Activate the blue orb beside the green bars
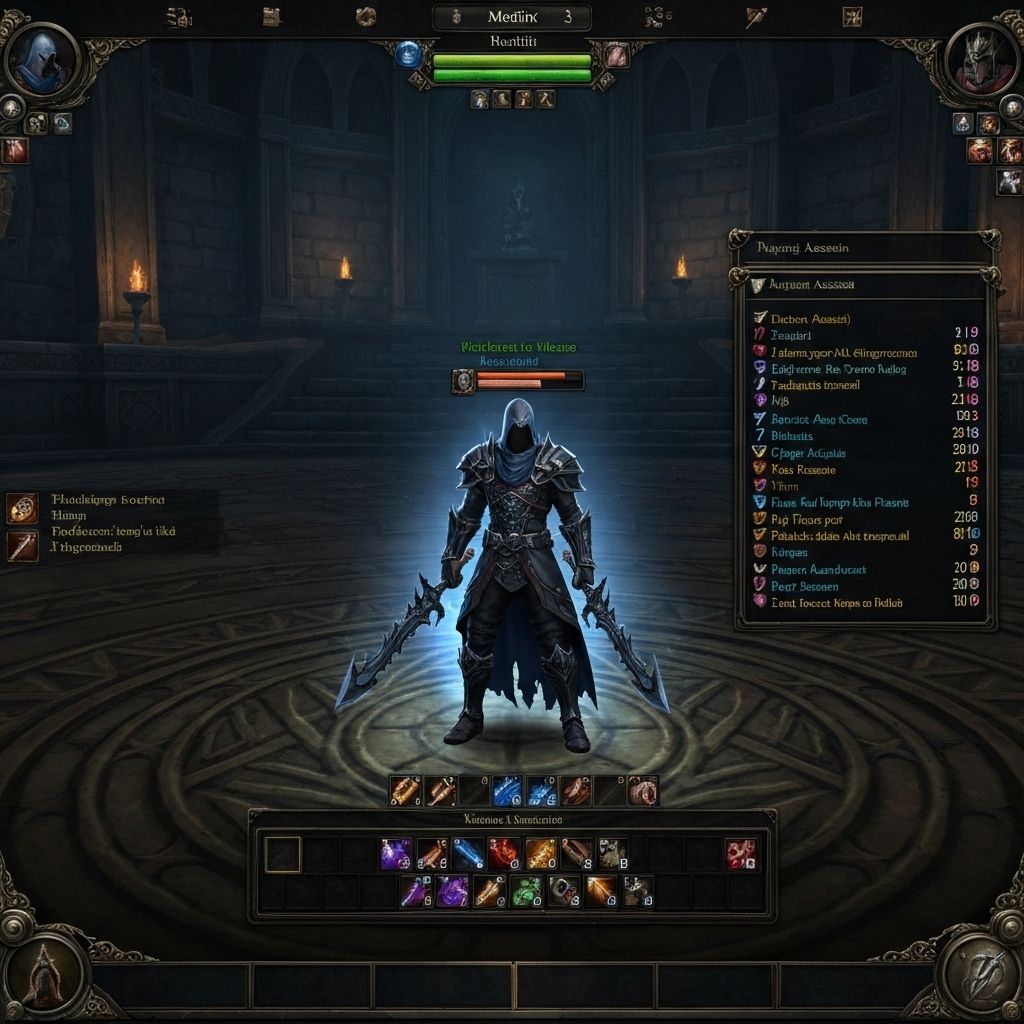1024x1024 pixels. point(408,54)
